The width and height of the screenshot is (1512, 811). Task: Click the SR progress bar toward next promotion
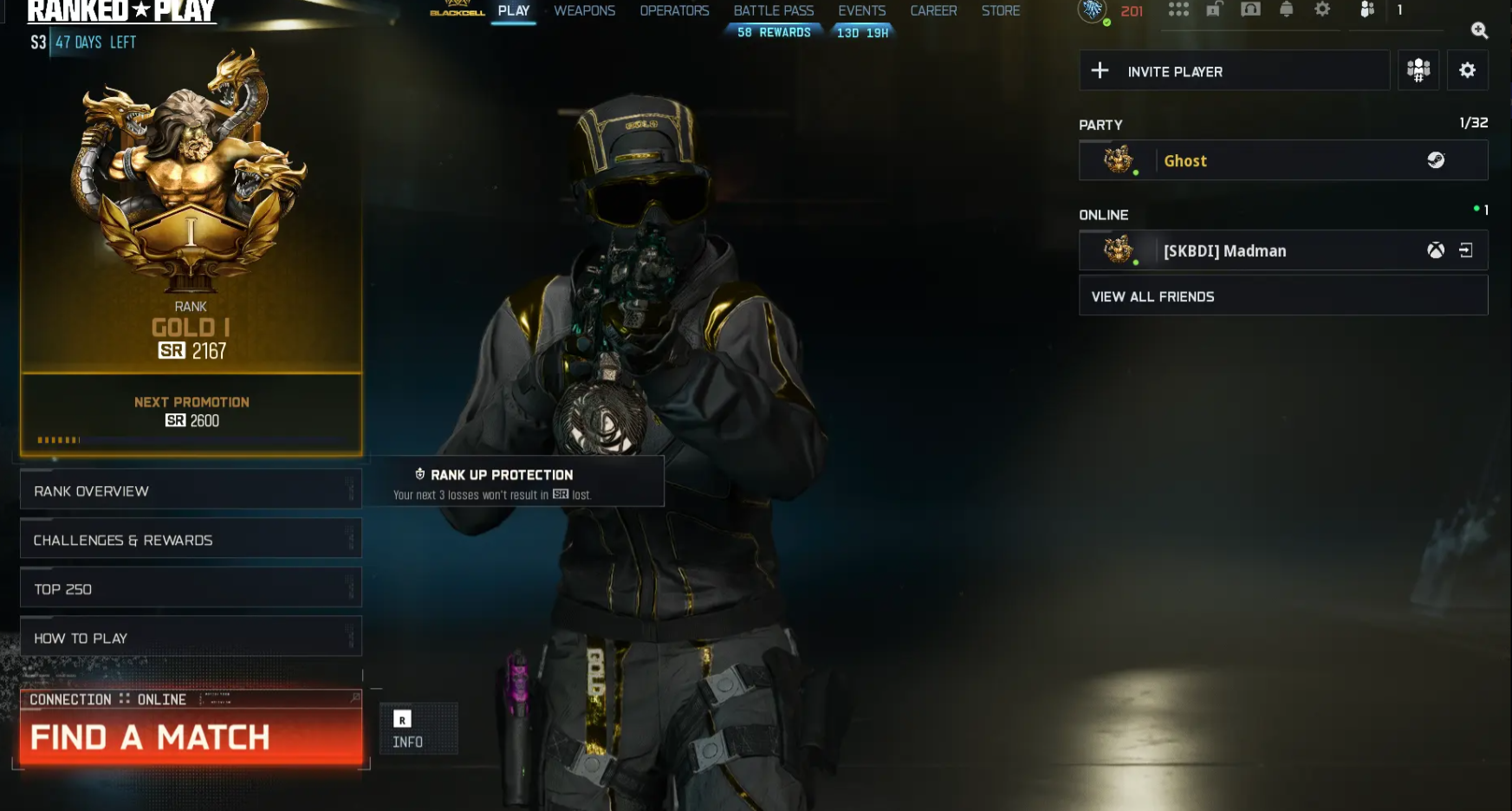[x=191, y=440]
